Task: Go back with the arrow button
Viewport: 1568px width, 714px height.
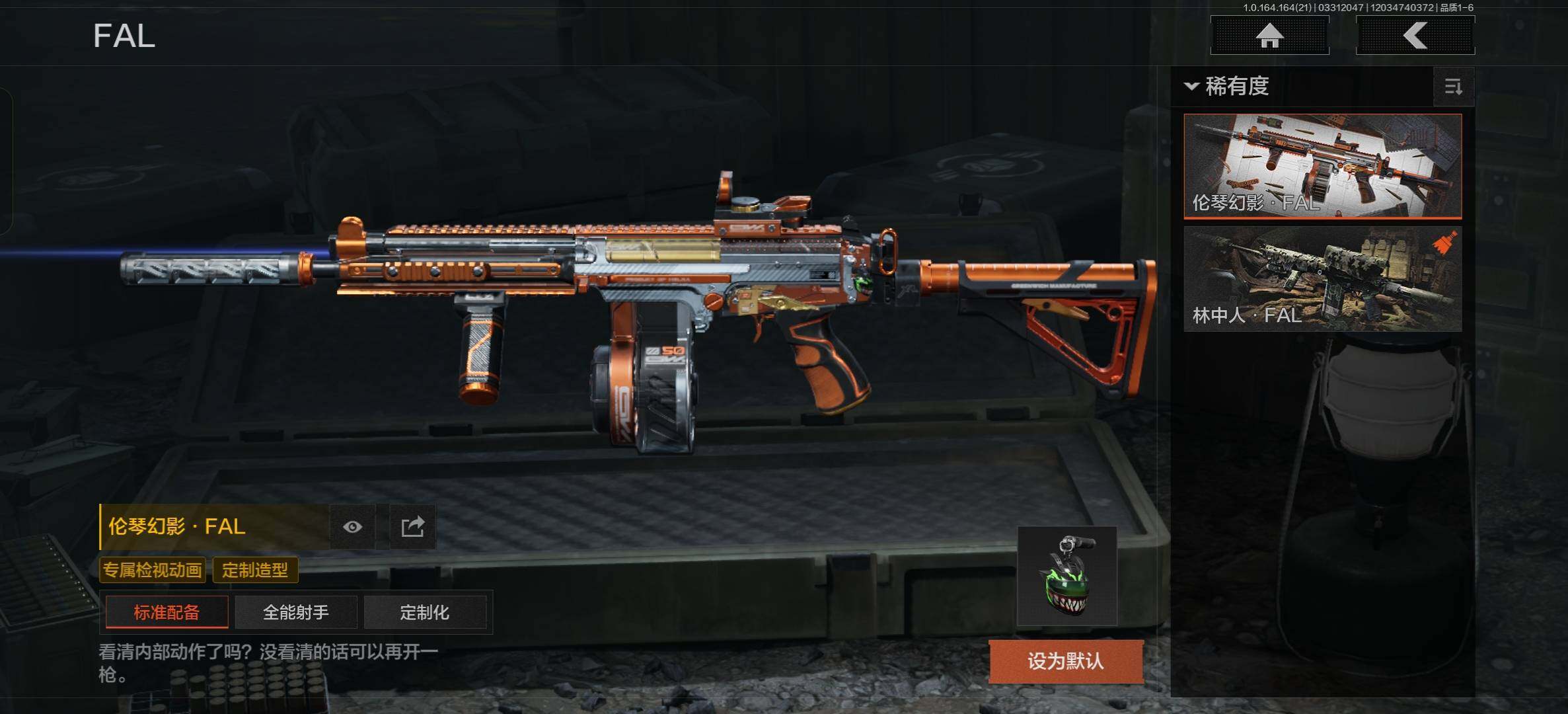Action: point(1415,36)
